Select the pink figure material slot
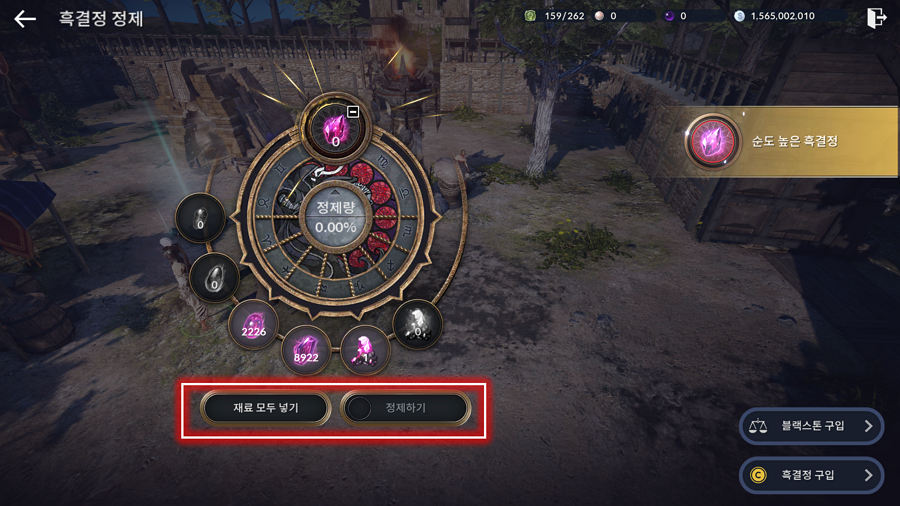The image size is (900, 506). (x=364, y=349)
